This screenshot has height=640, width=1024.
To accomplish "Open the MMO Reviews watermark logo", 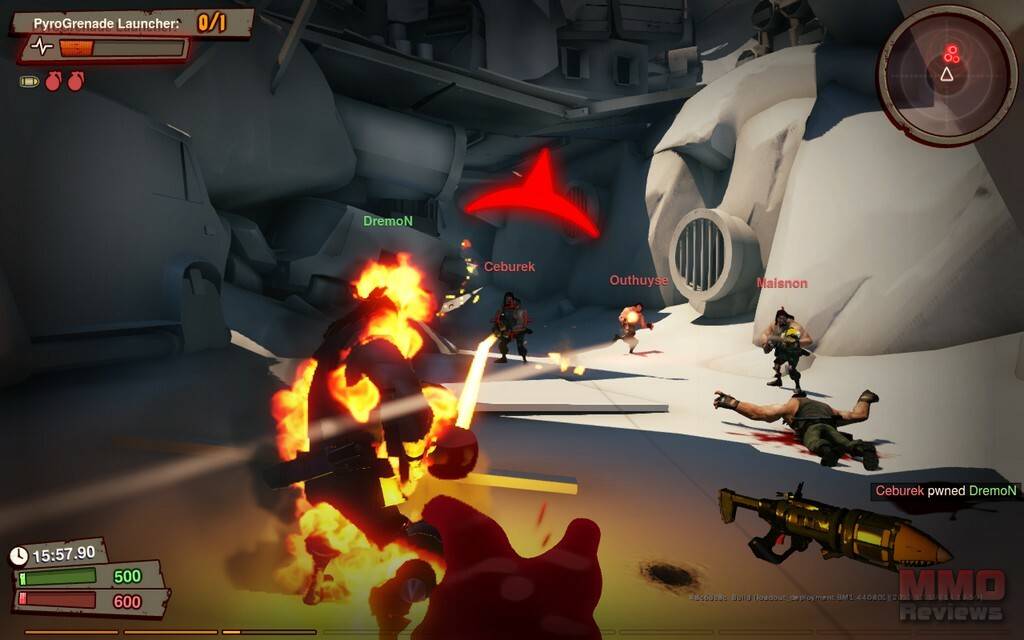I will click(952, 594).
